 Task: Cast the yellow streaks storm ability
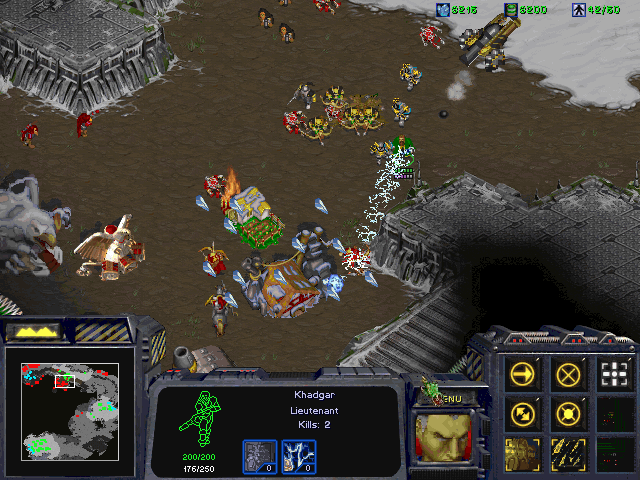567,452
